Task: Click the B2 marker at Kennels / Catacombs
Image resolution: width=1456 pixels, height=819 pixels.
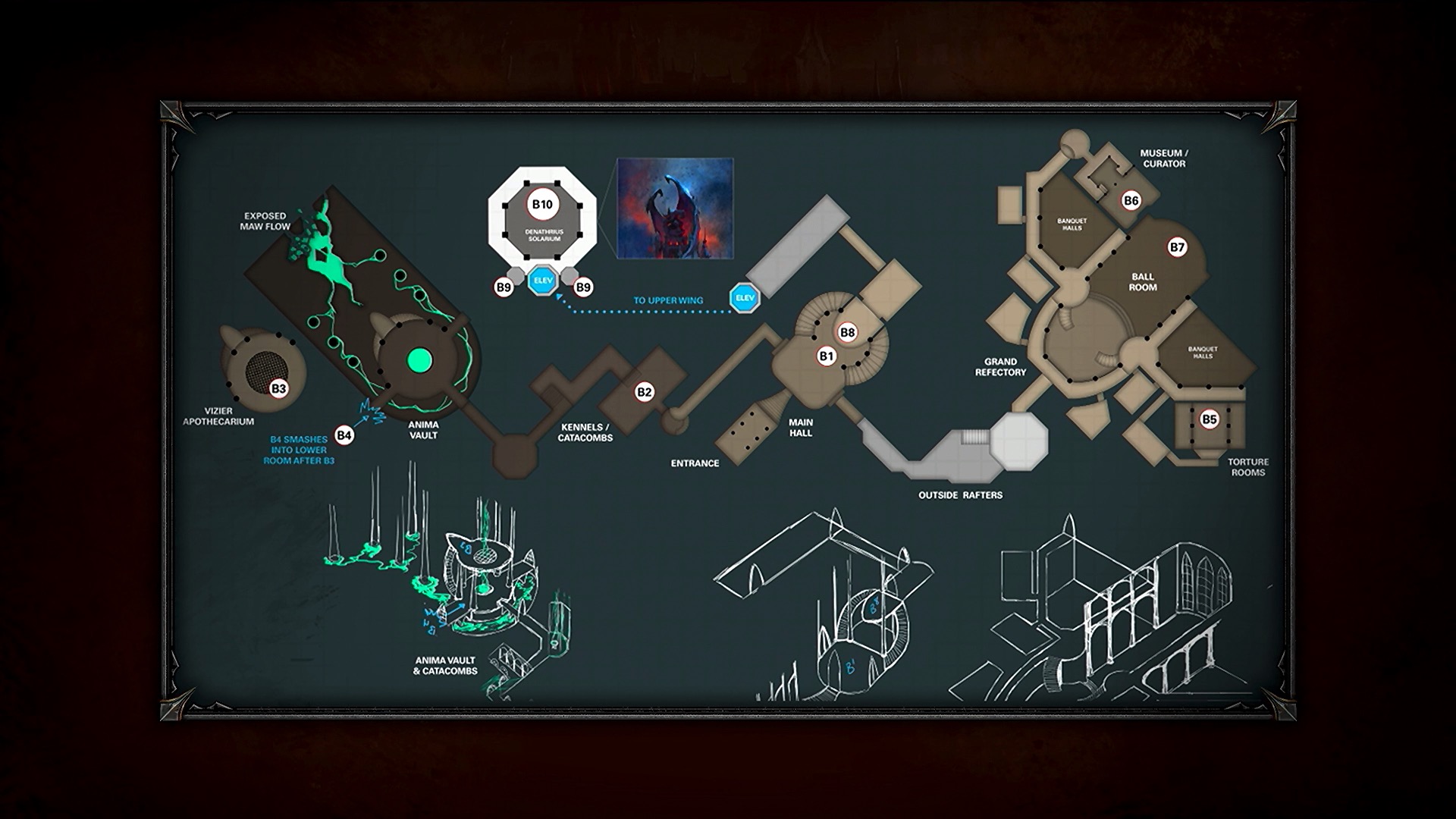Action: click(644, 392)
